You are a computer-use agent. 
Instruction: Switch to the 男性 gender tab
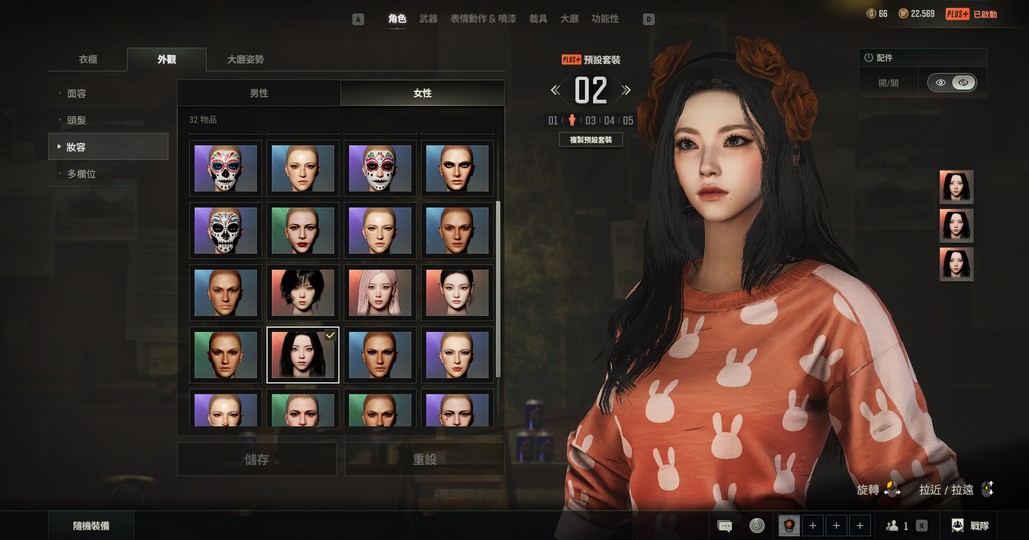[259, 93]
